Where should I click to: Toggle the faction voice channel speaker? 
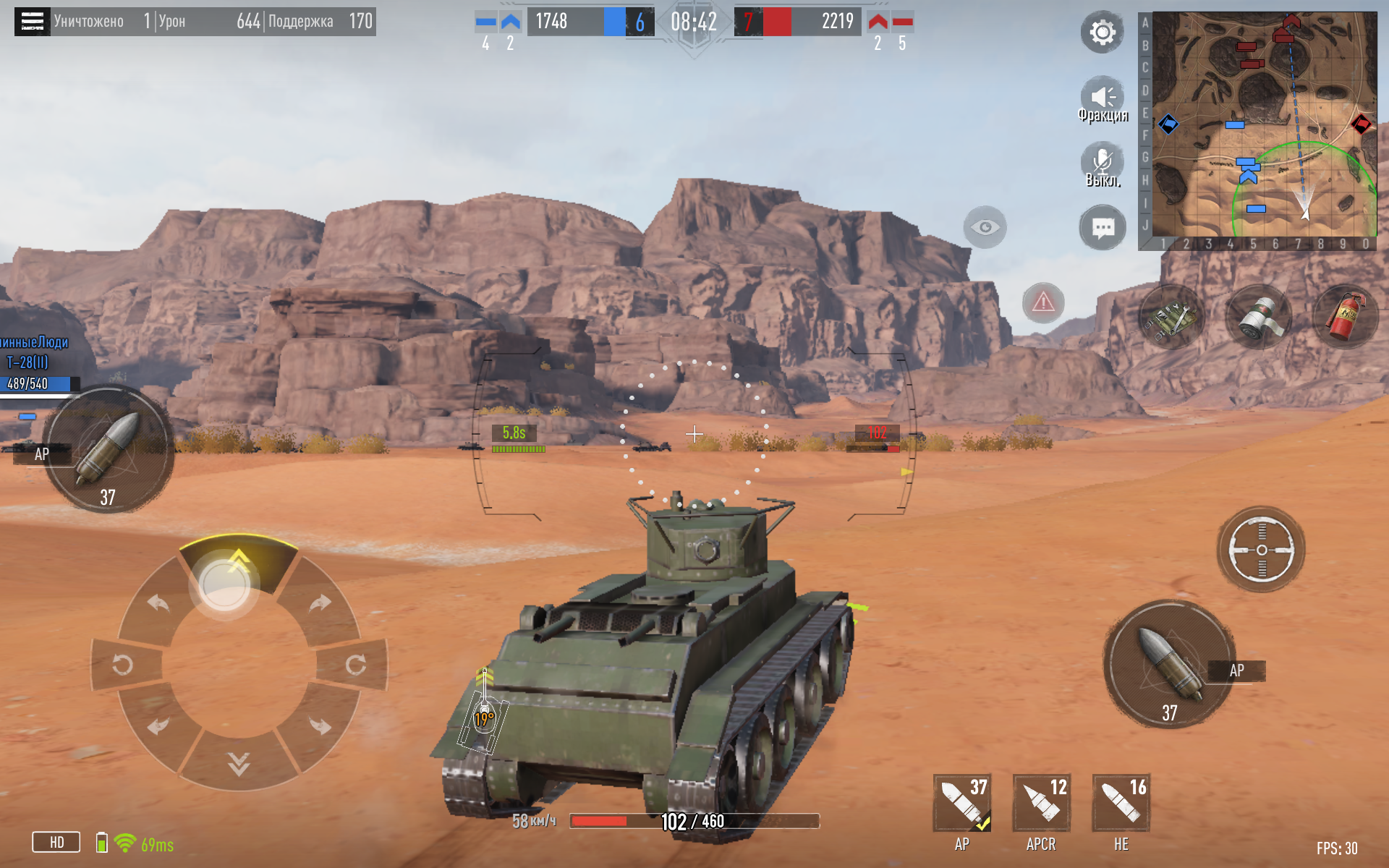coord(1102,98)
